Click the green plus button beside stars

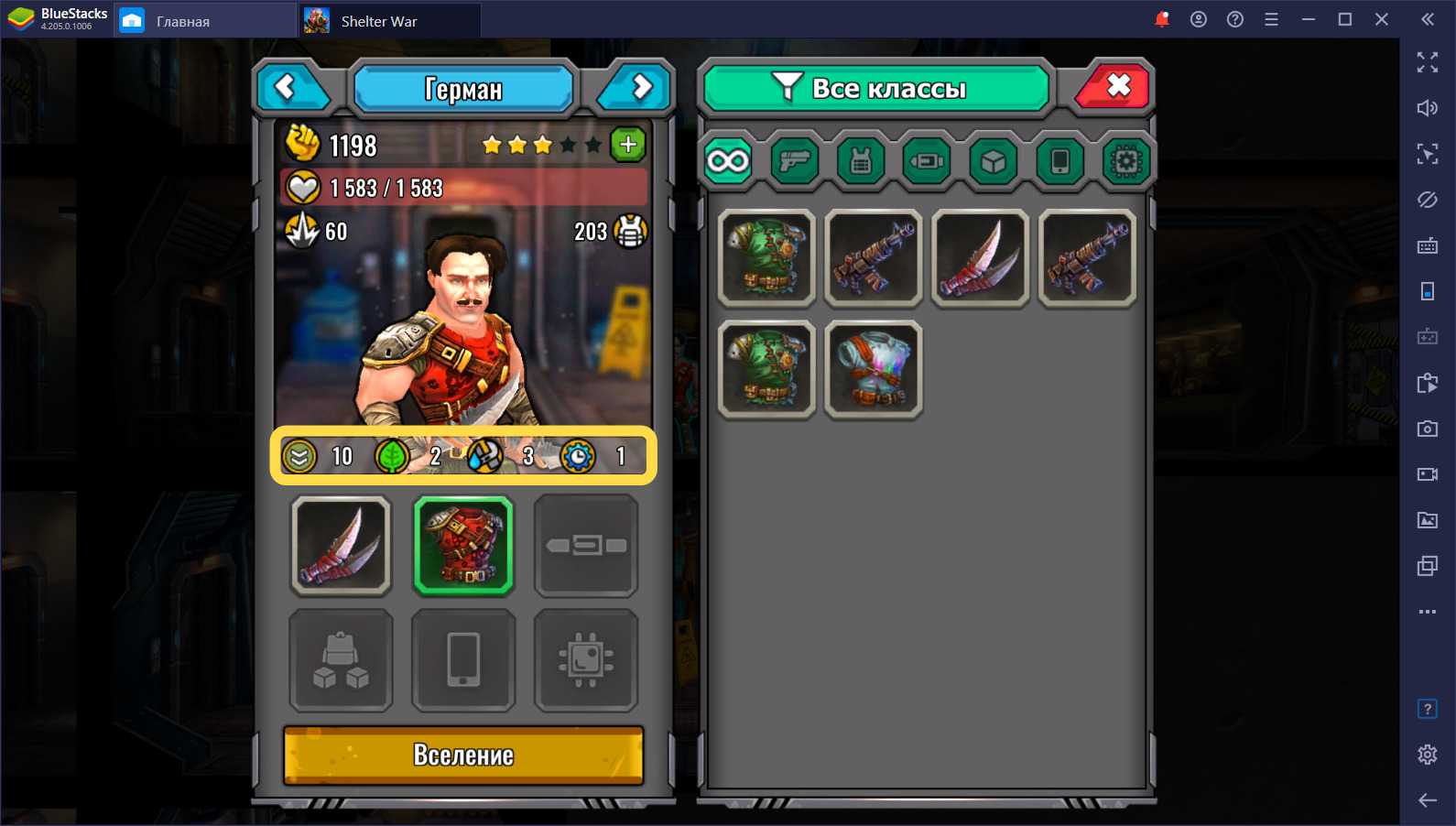tap(628, 145)
